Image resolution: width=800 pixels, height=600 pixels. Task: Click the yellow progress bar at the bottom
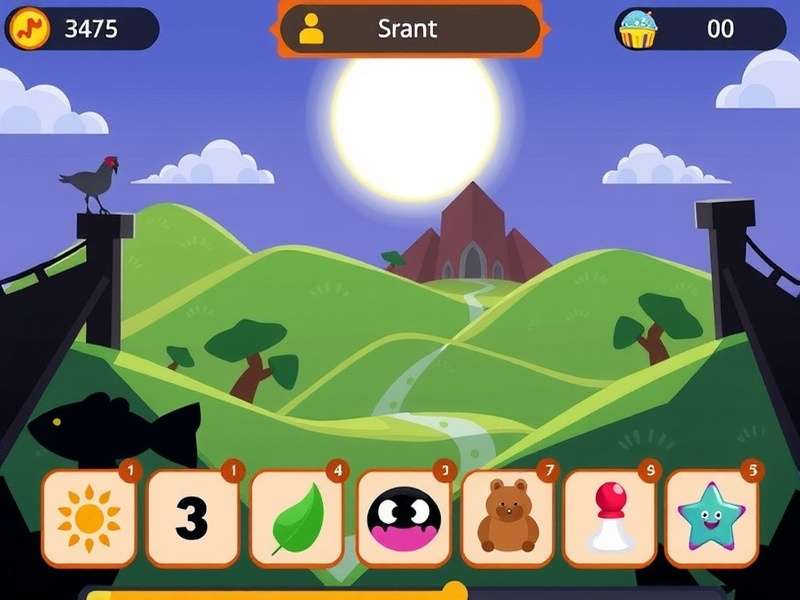(x=270, y=594)
